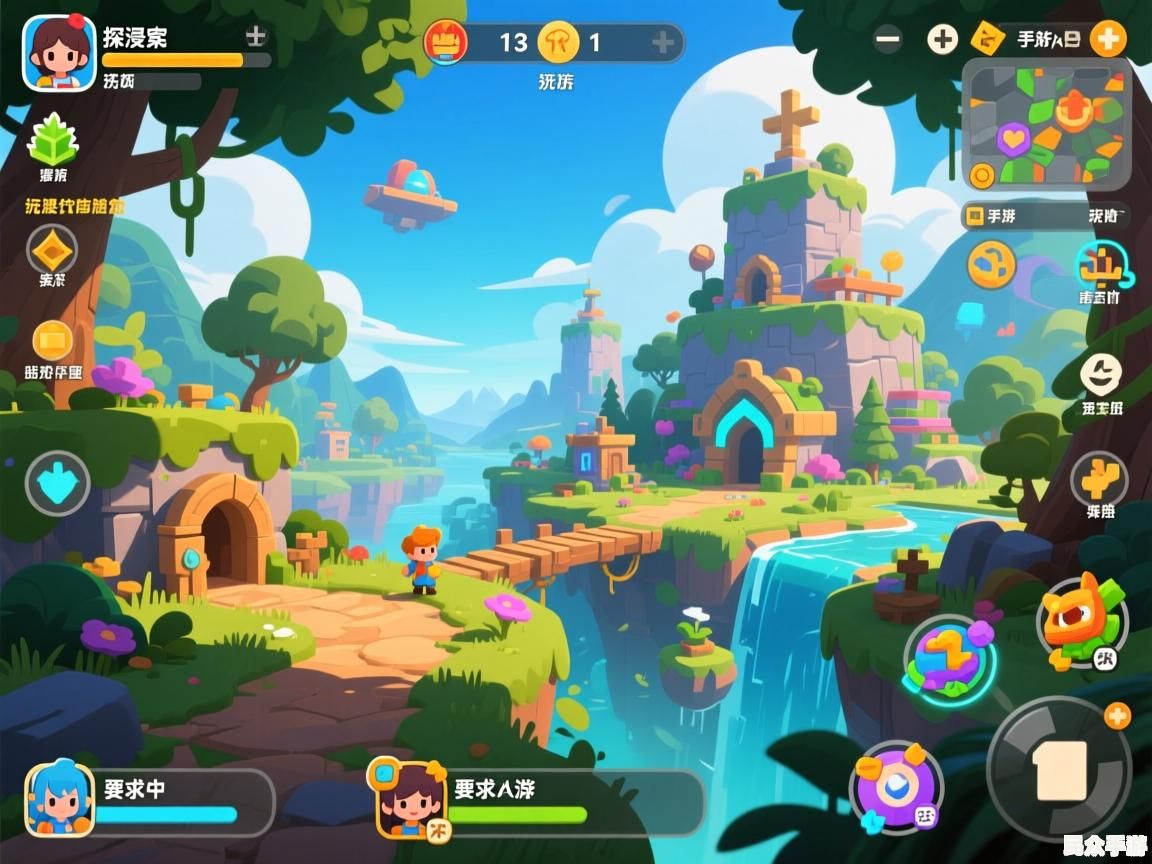Activate the purple ring gem ability
This screenshot has width=1152, height=864.
click(x=896, y=786)
